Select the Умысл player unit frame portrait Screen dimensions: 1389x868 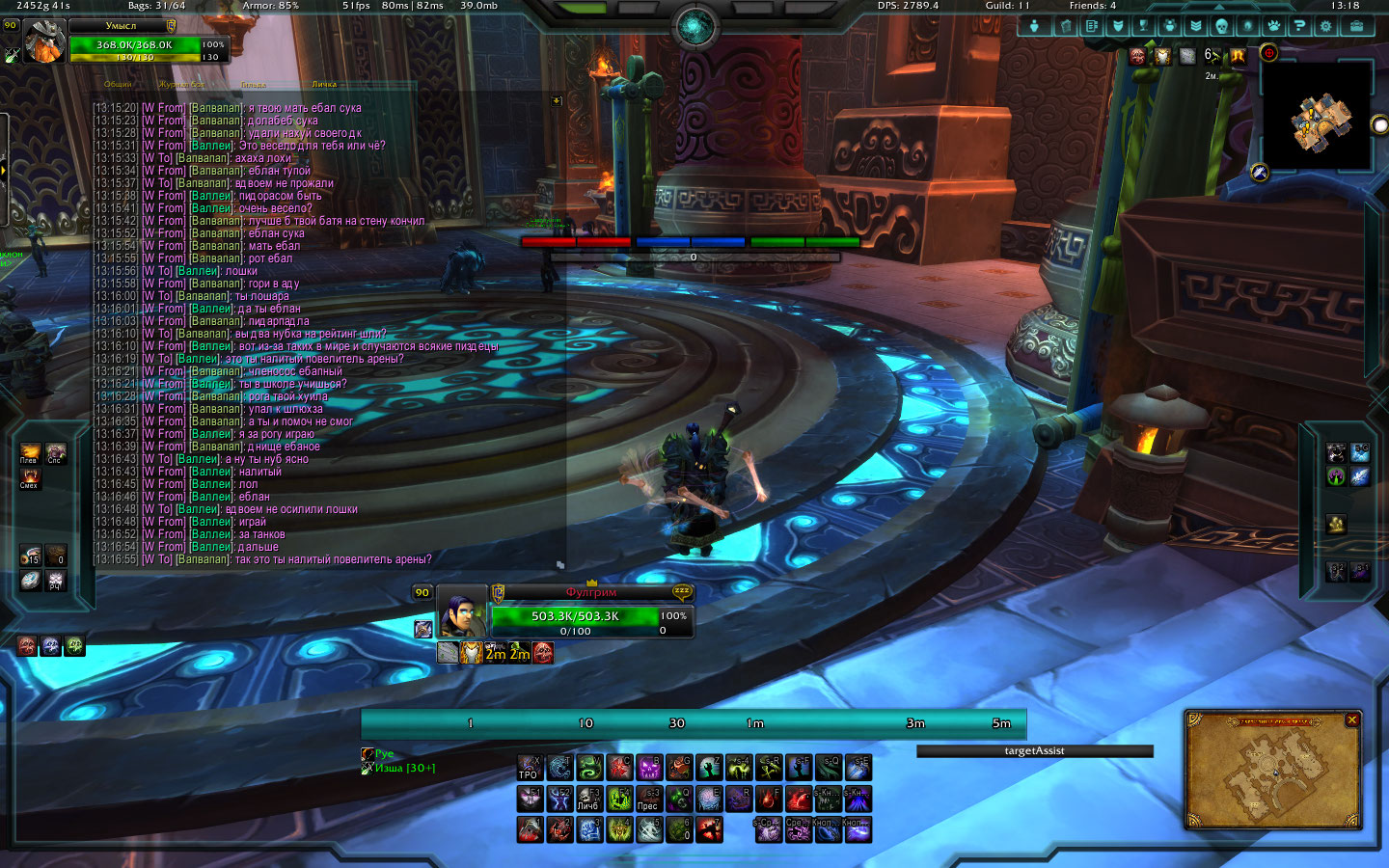[43, 42]
